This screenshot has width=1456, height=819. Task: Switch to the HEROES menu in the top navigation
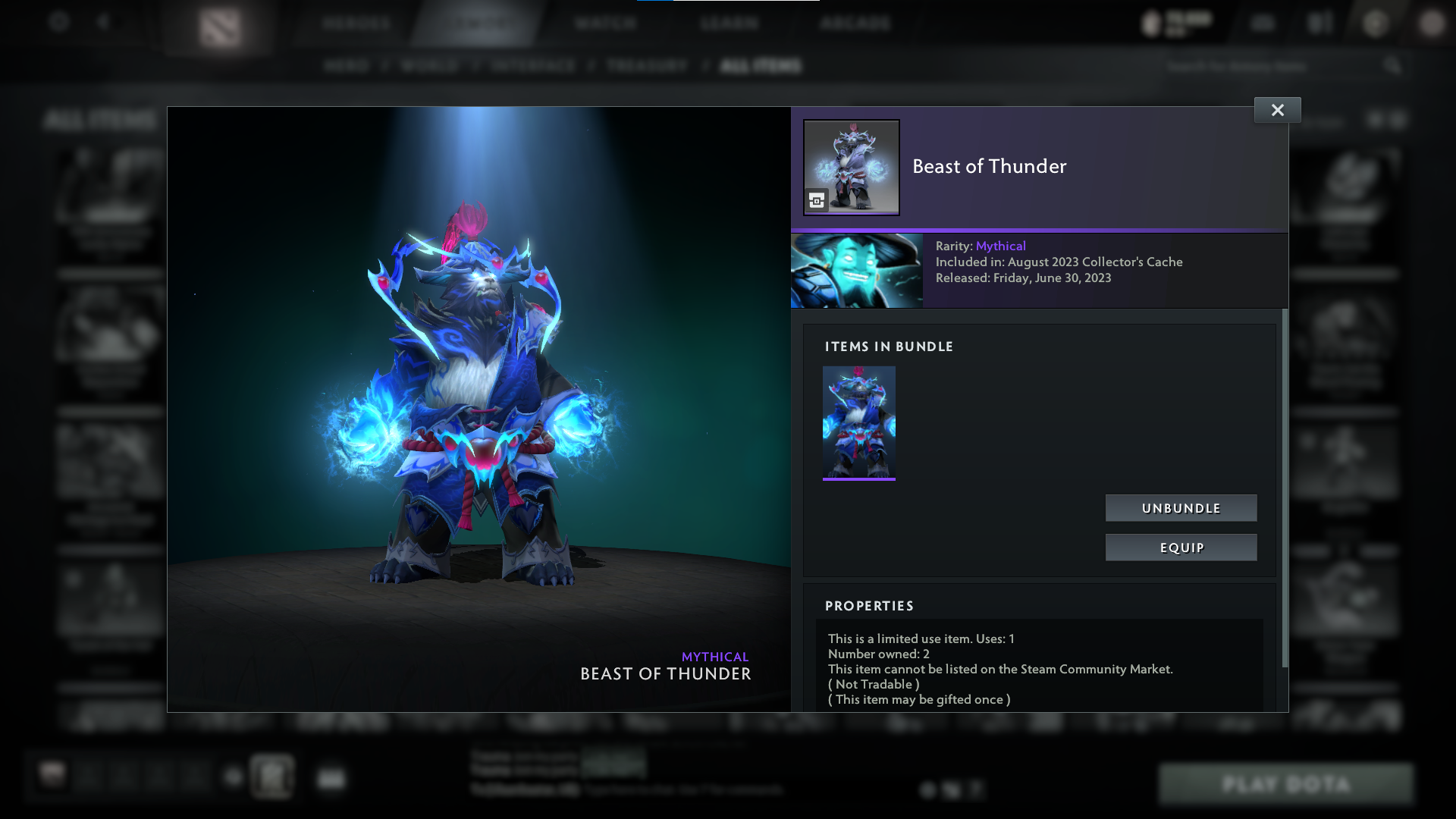pyautogui.click(x=356, y=23)
